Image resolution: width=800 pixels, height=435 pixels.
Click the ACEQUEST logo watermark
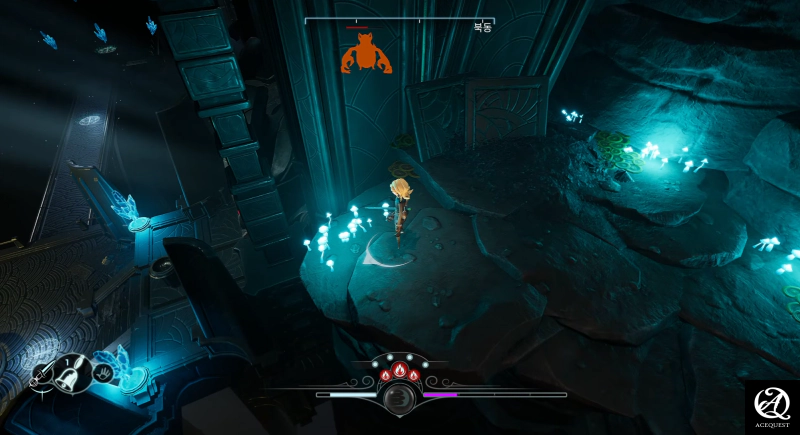pyautogui.click(x=771, y=406)
